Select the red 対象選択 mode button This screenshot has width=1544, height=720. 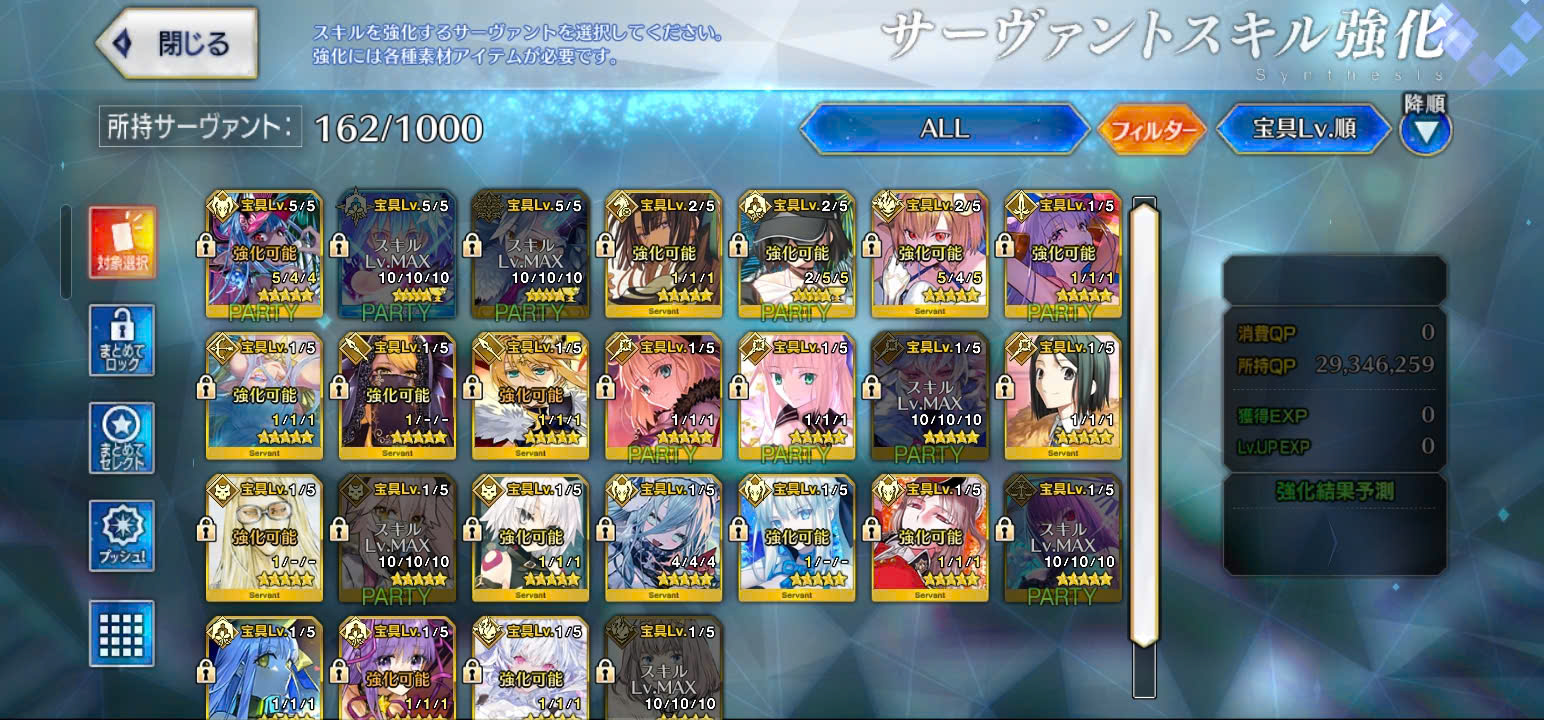[x=122, y=241]
